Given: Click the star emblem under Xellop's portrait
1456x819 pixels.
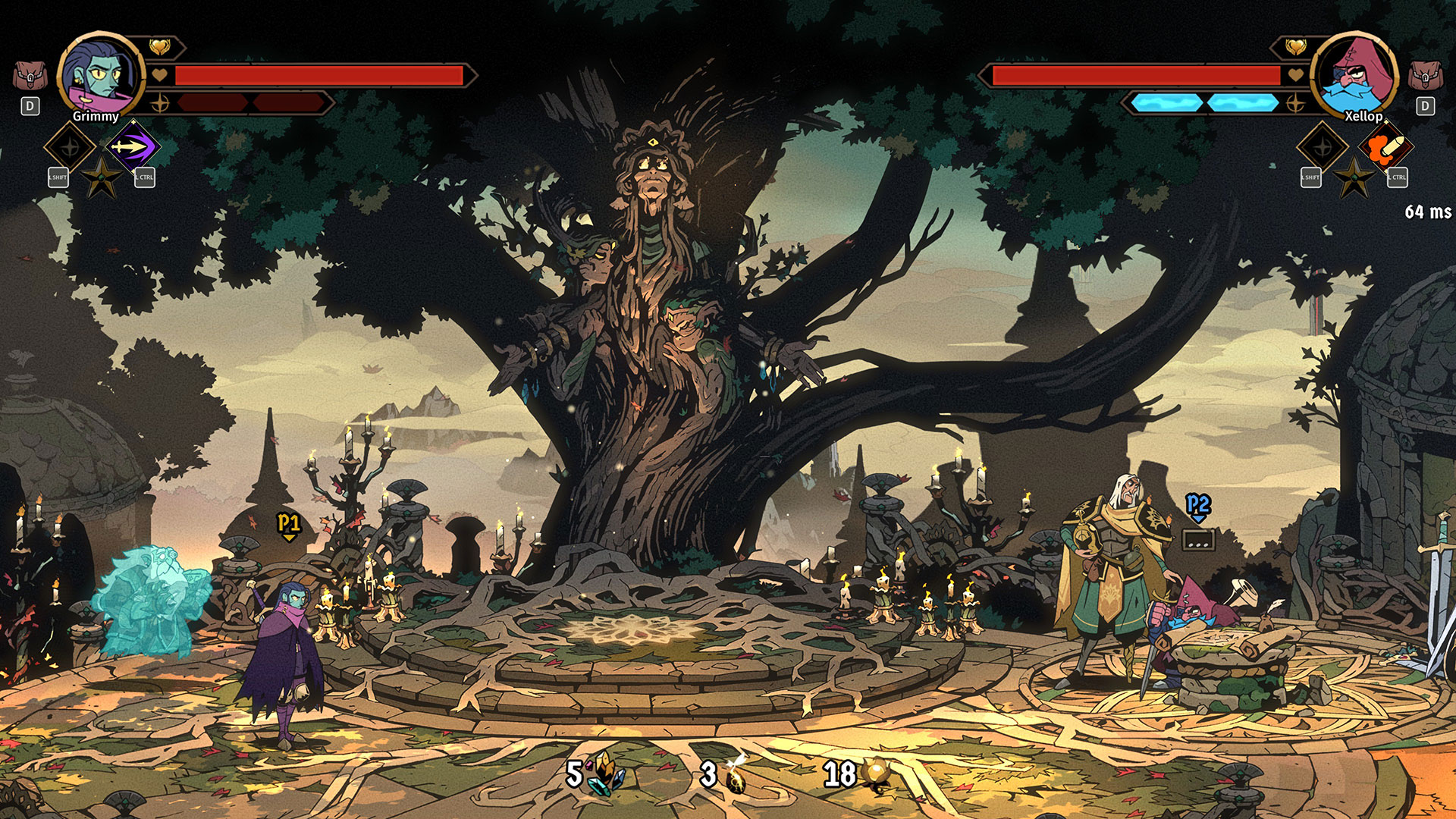Looking at the screenshot, I should point(1354,180).
